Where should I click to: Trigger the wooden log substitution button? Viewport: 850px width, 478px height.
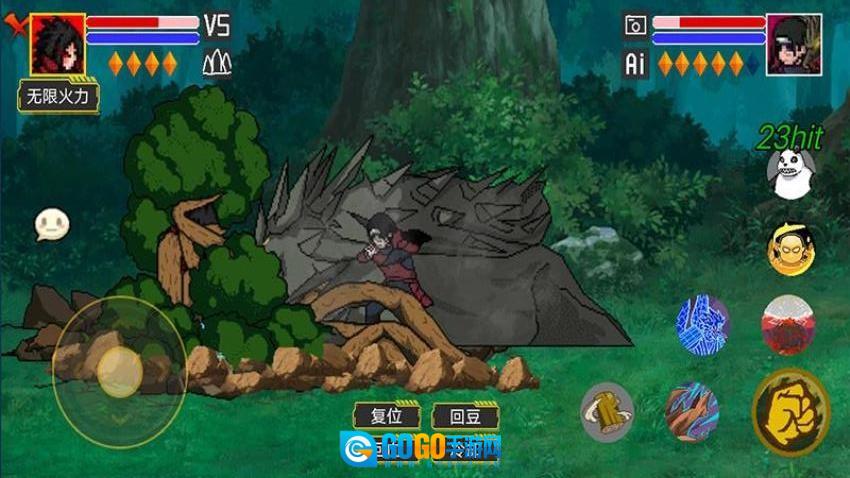coord(607,411)
